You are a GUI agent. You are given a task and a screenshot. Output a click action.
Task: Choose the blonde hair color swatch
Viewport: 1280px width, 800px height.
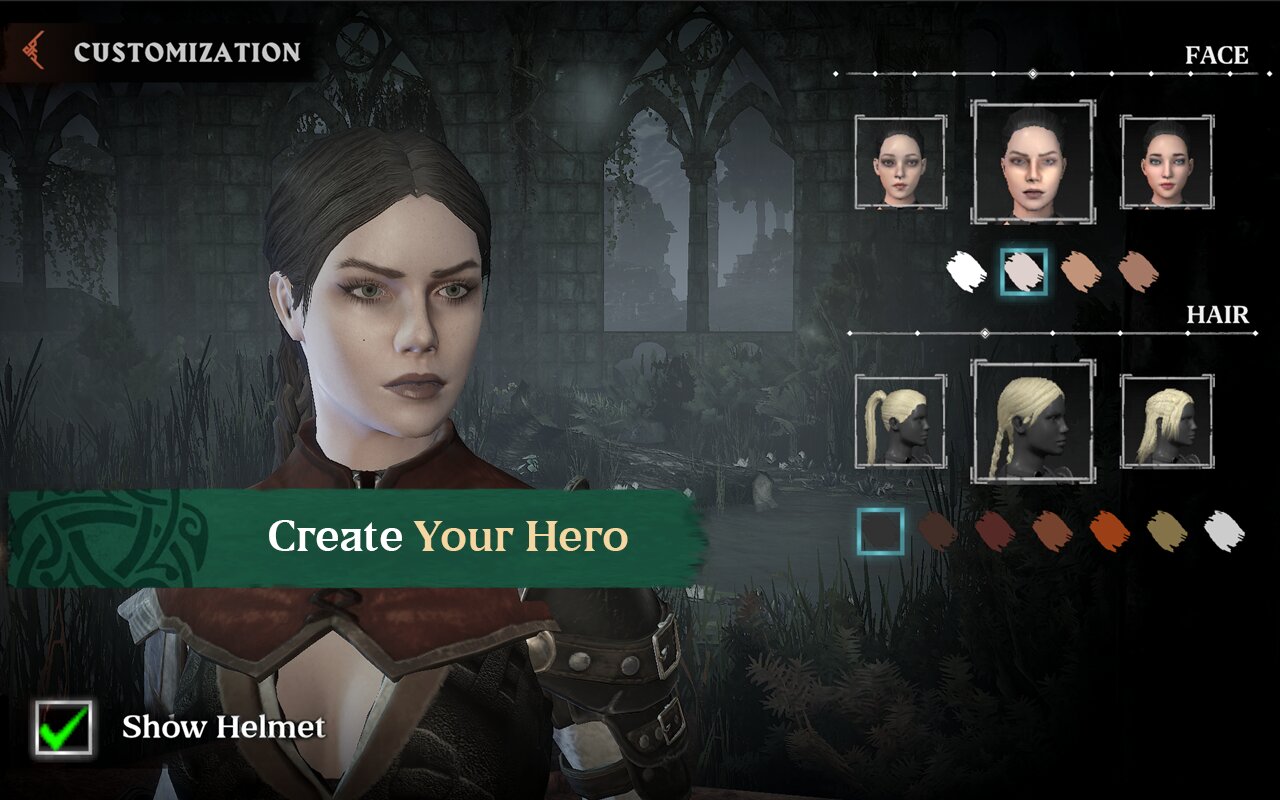tap(1166, 531)
